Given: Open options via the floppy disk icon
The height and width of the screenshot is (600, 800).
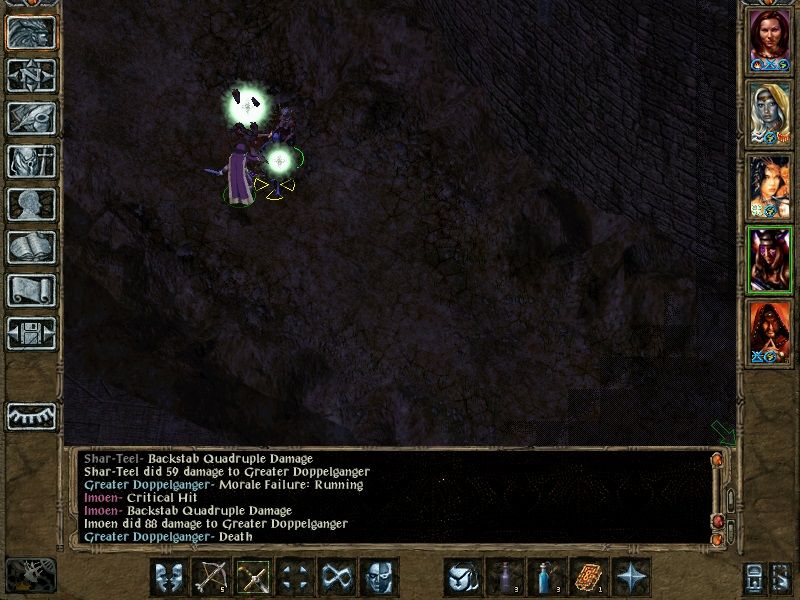Looking at the screenshot, I should (31, 333).
